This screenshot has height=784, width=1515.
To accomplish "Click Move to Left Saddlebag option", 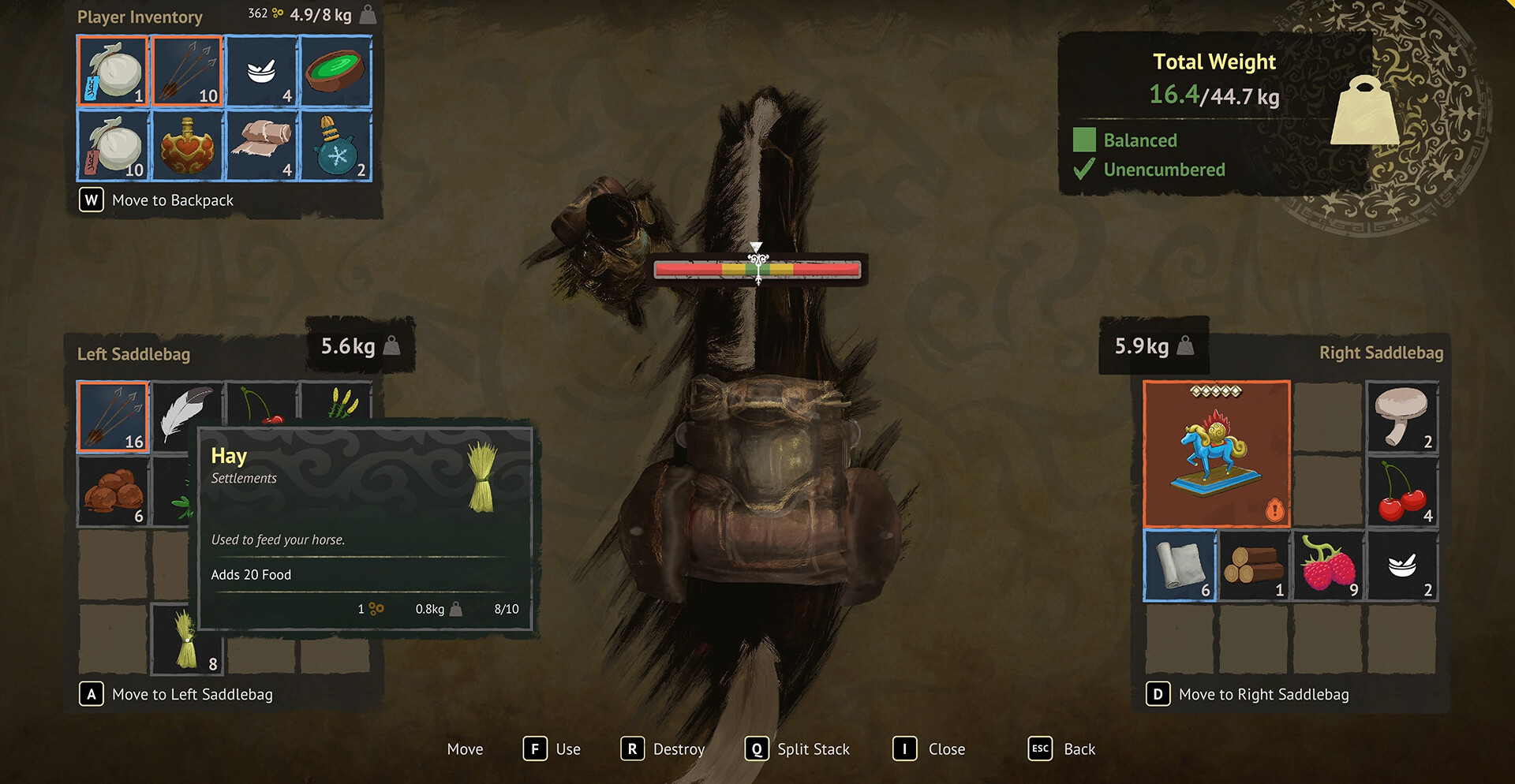I will (192, 694).
